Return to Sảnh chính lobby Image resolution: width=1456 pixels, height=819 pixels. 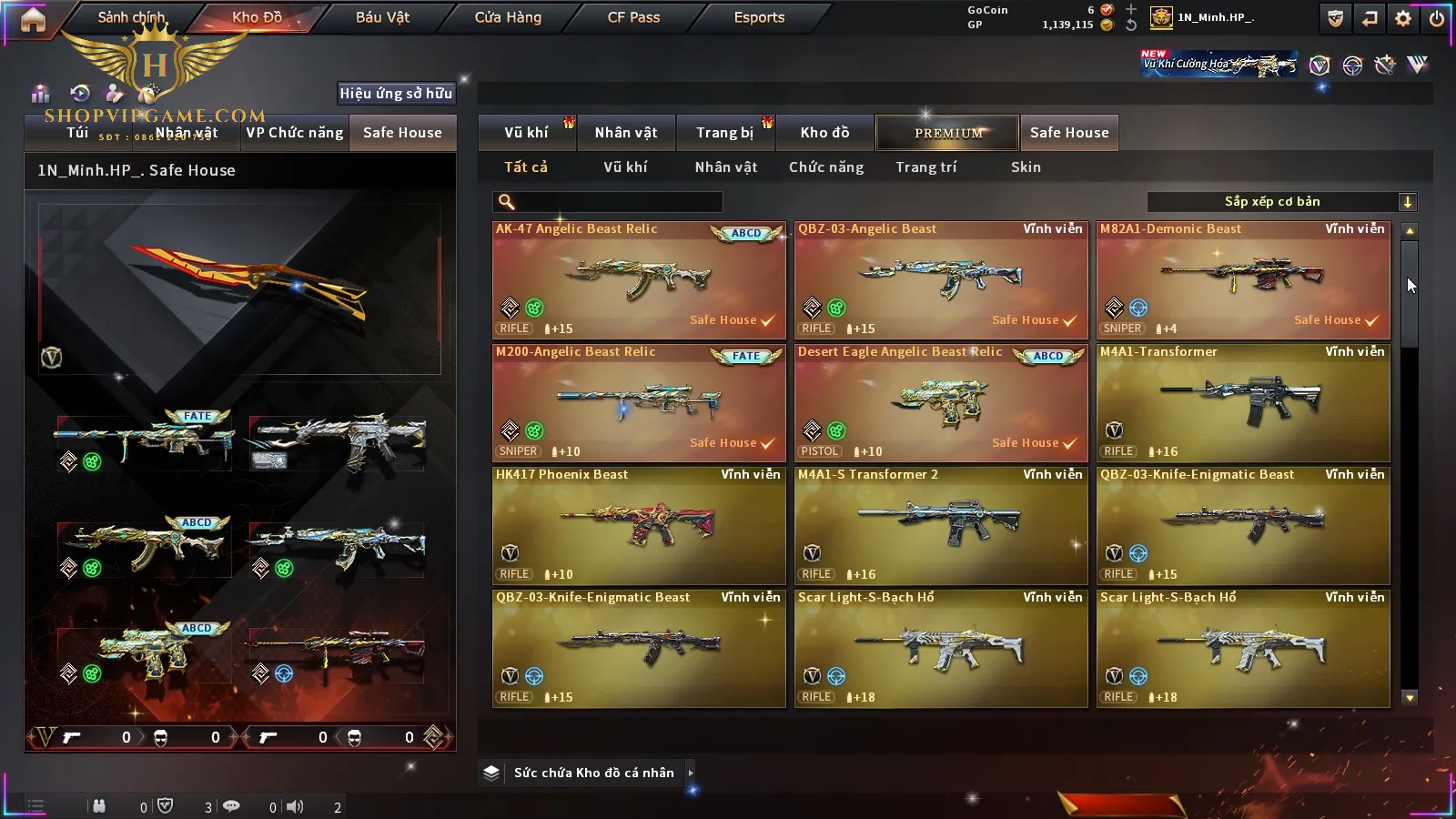coord(131,17)
